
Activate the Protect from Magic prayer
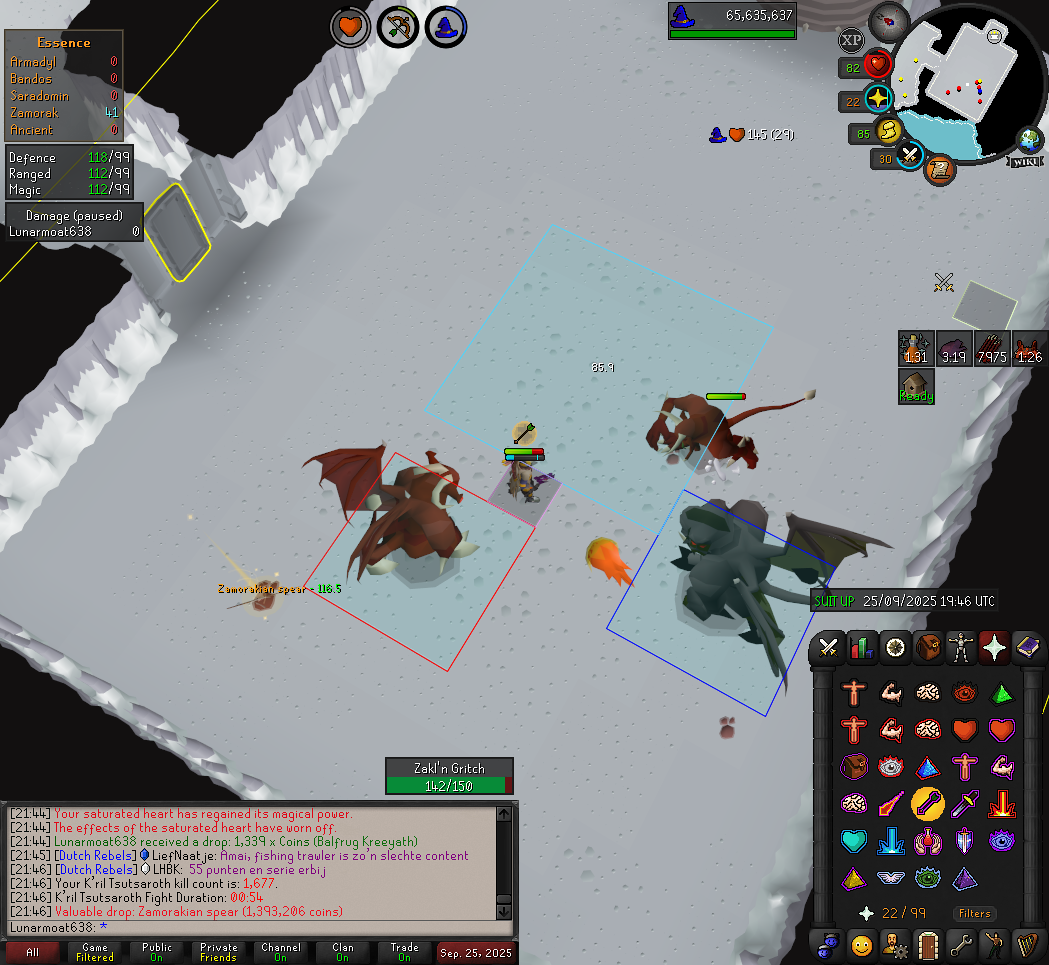pyautogui.click(x=890, y=802)
